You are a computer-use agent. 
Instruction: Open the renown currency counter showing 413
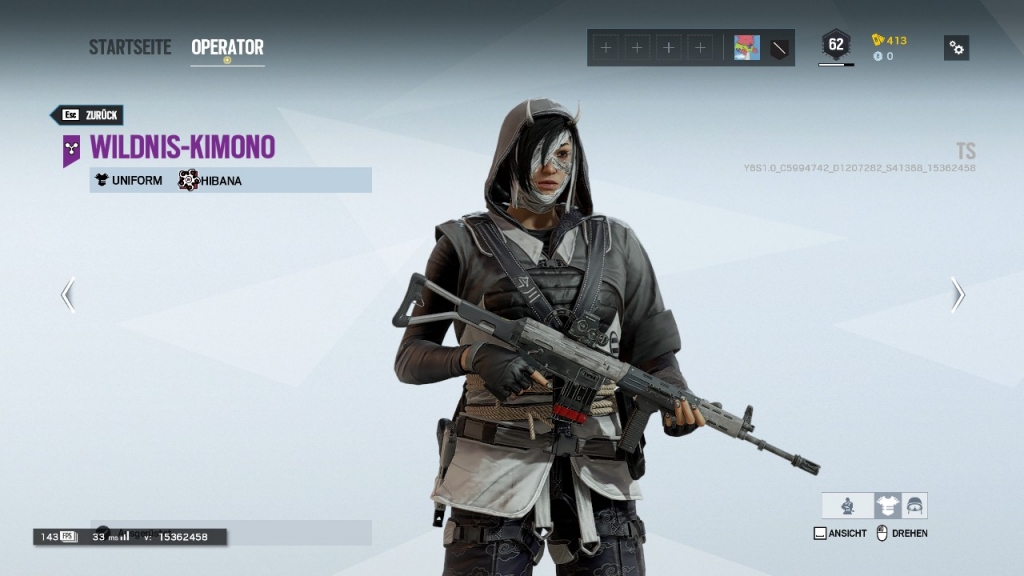(889, 40)
